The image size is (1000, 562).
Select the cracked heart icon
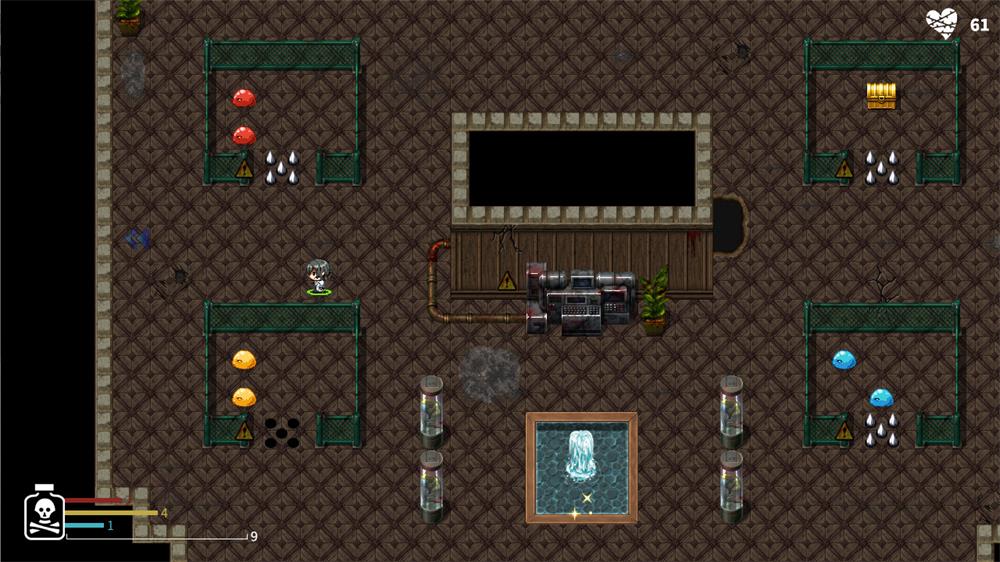point(941,23)
